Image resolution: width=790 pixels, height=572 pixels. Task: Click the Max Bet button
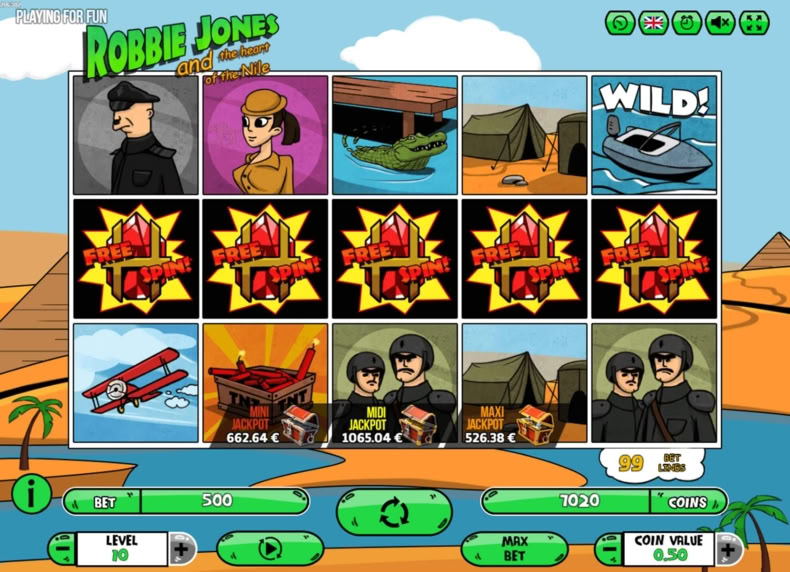click(x=514, y=549)
